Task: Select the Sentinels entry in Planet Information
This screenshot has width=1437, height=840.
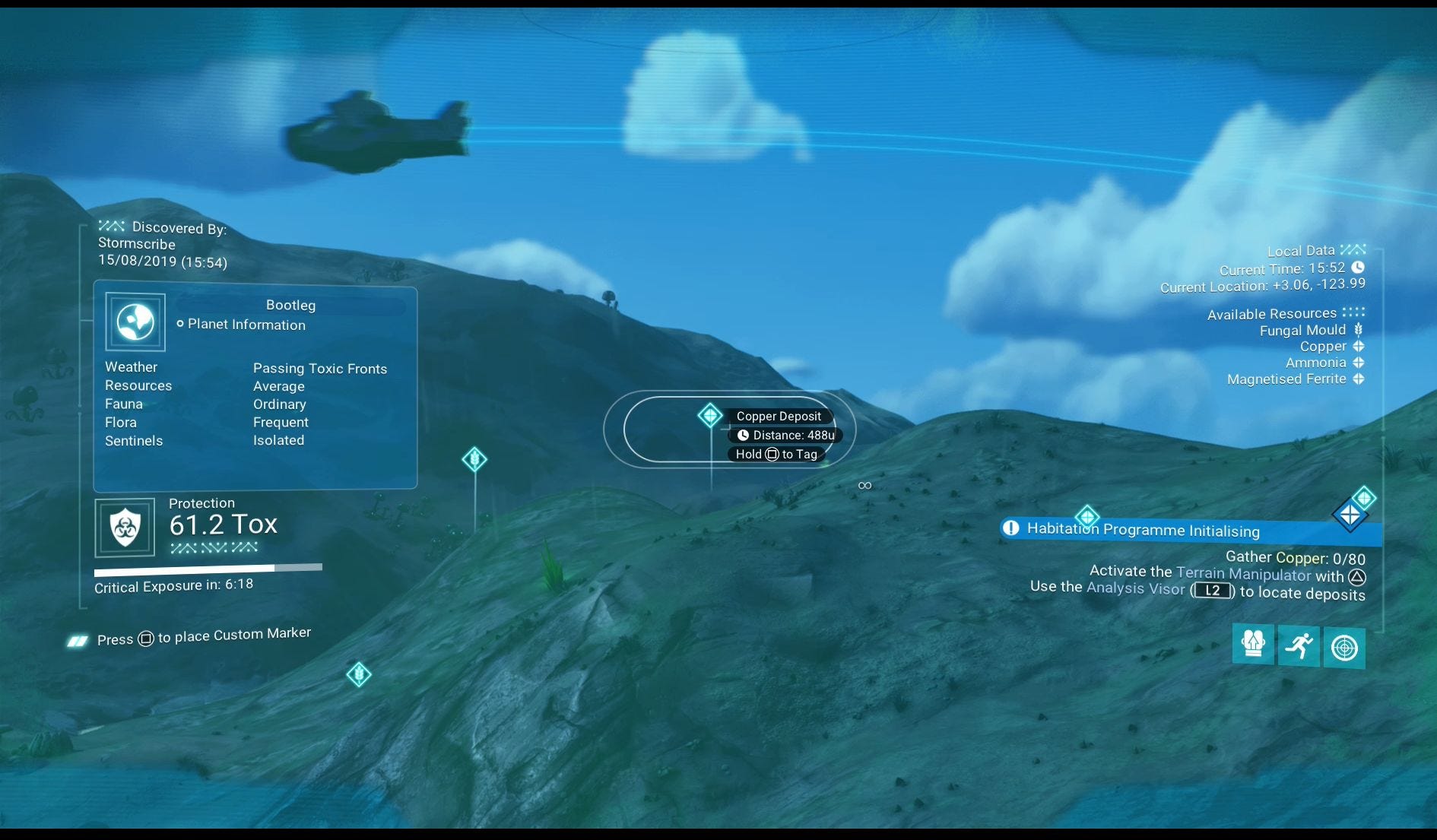Action: pos(134,440)
